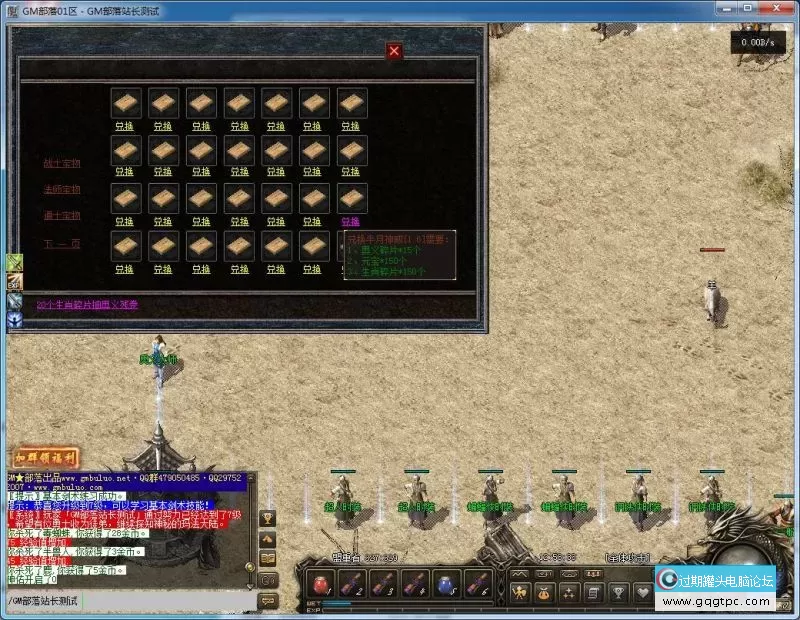The height and width of the screenshot is (620, 800).
Task: Open the 法师宝物 mage treasure category
Action: [62, 189]
